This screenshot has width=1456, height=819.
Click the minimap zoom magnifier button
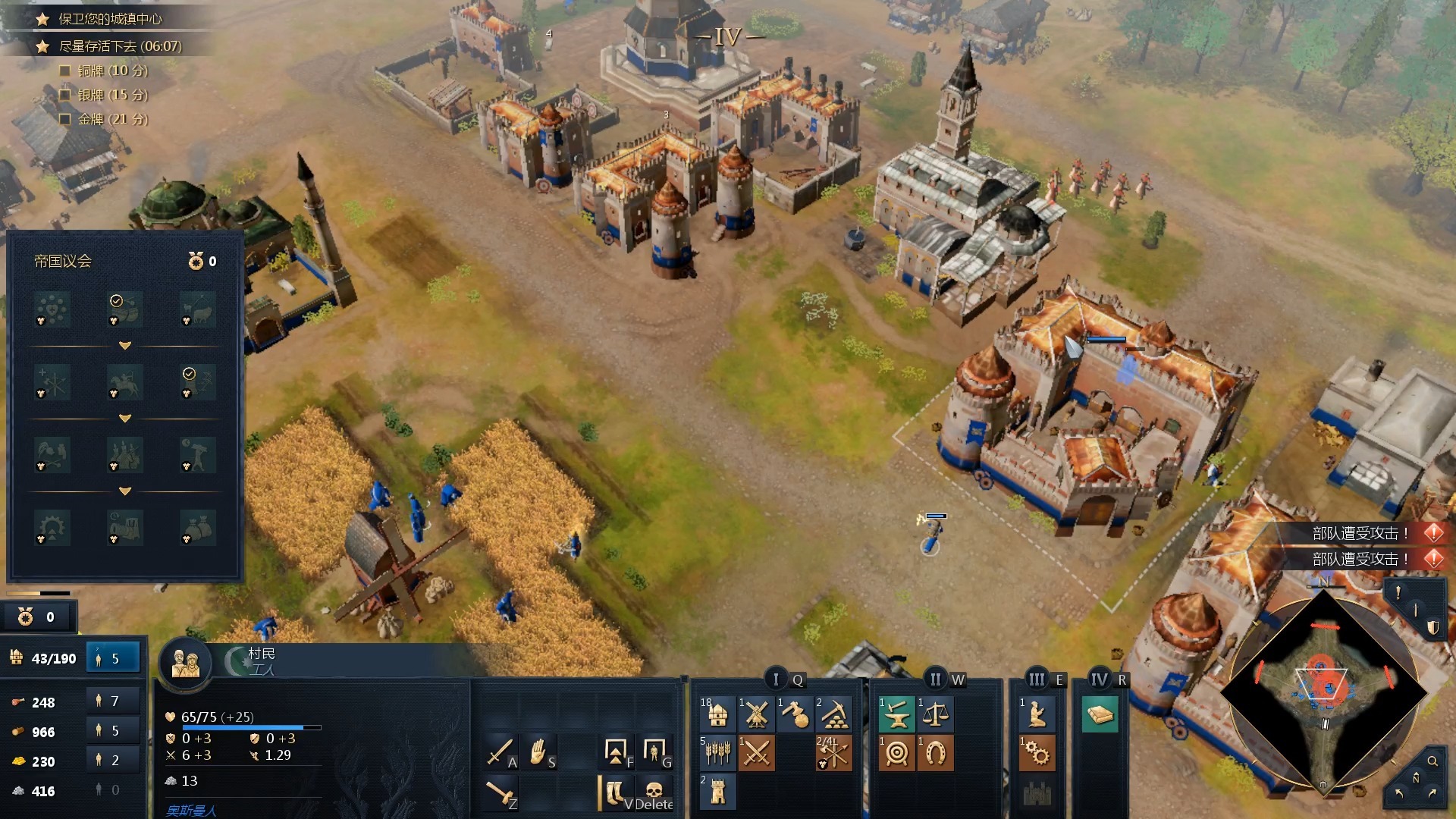pyautogui.click(x=1432, y=761)
